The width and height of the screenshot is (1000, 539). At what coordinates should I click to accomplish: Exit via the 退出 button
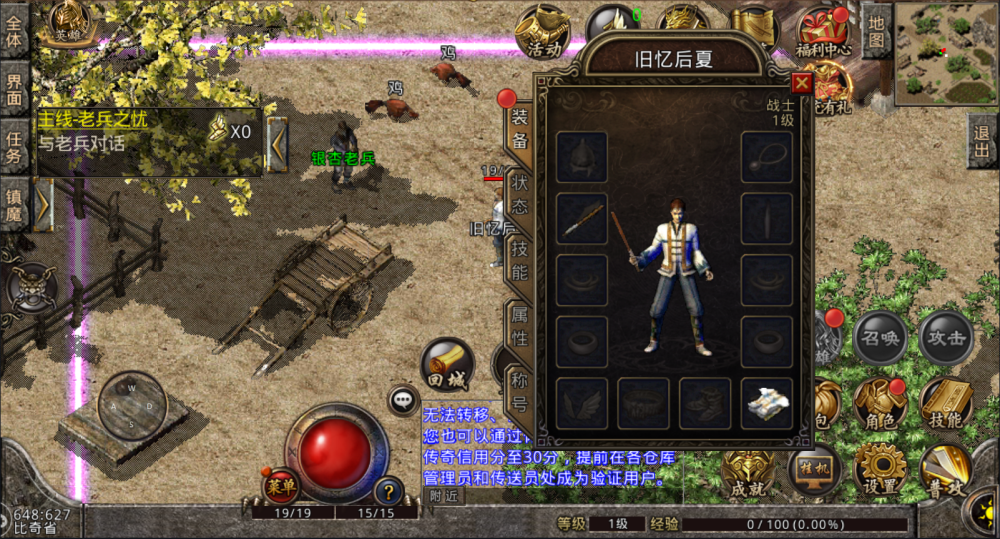point(982,140)
